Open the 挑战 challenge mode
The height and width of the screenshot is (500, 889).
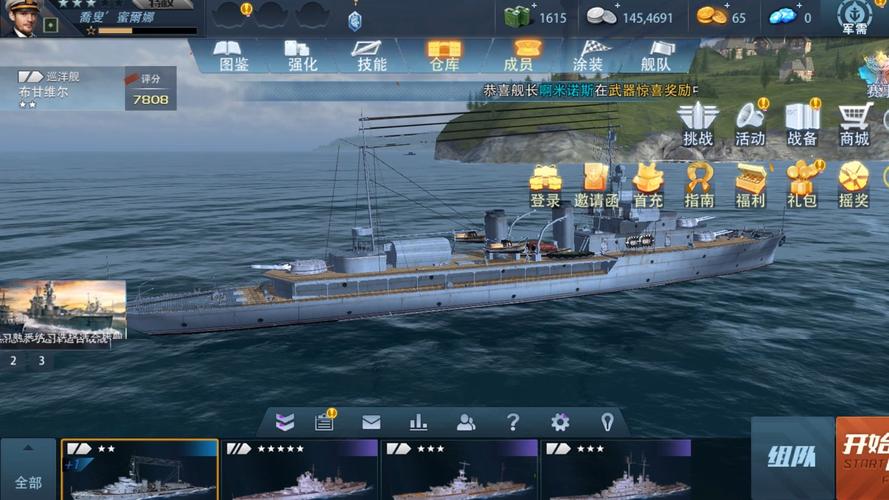698,124
